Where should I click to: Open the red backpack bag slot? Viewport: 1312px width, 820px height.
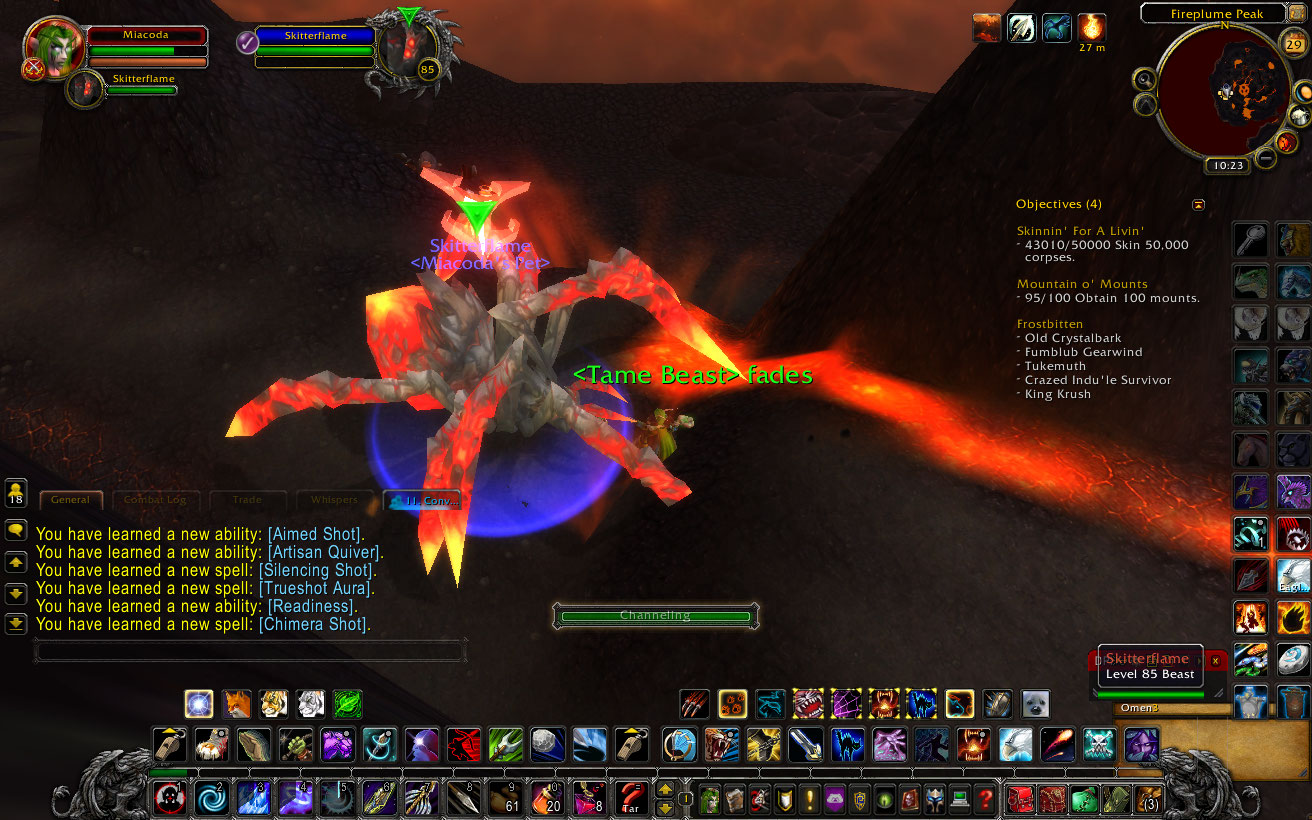pyautogui.click(x=1020, y=799)
